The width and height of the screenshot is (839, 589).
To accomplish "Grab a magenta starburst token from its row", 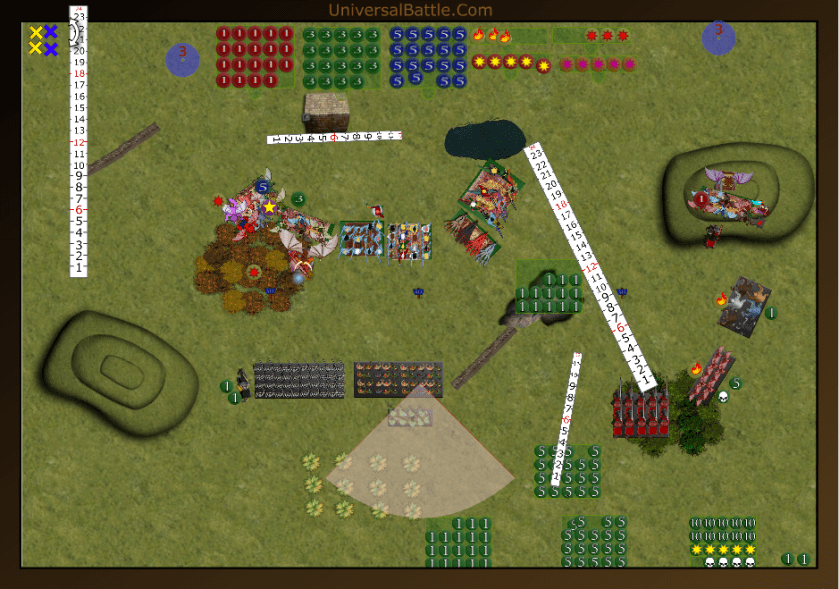I will click(x=582, y=65).
